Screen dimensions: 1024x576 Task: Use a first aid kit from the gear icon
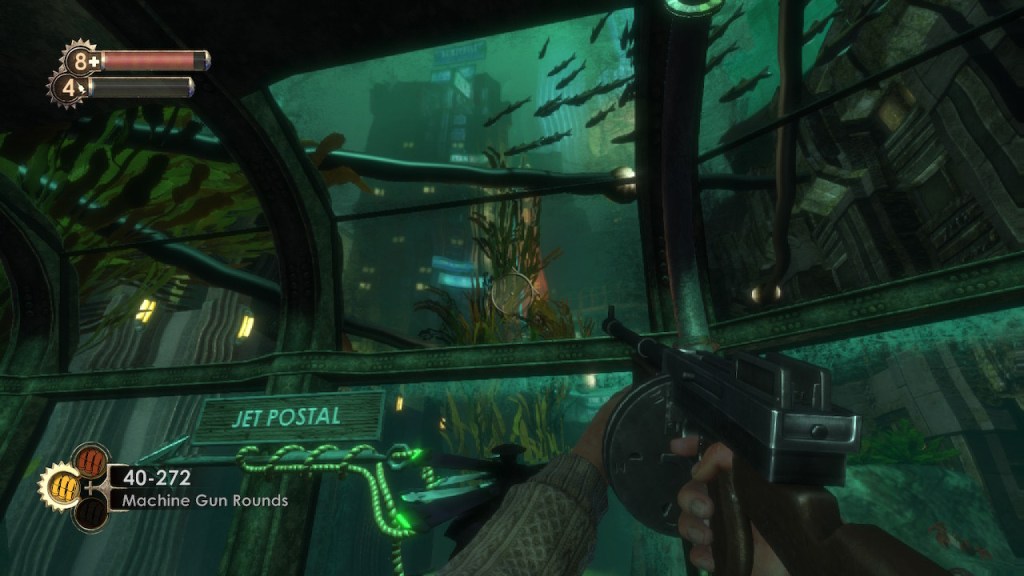point(80,61)
